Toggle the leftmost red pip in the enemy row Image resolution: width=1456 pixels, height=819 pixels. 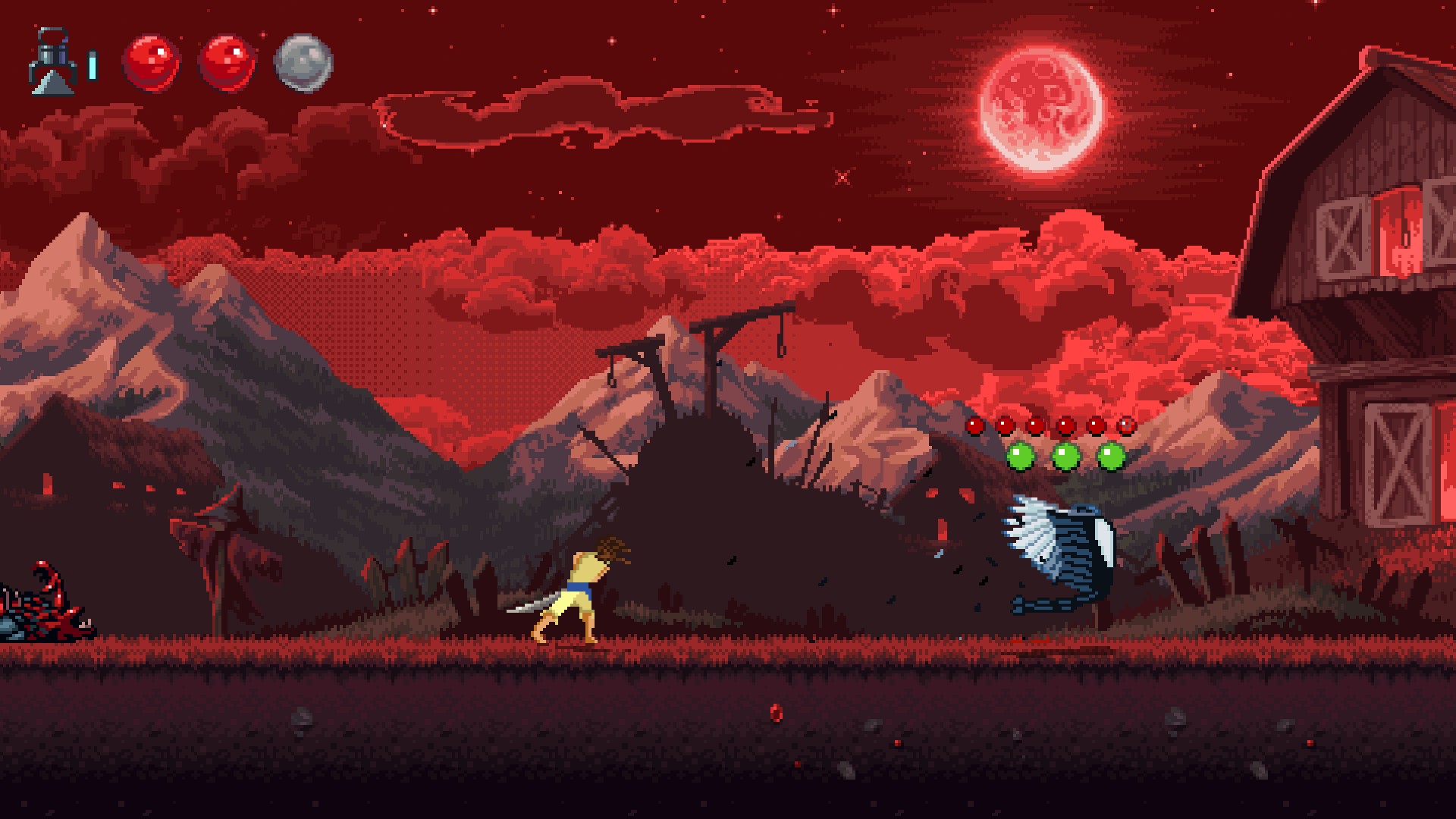(974, 426)
